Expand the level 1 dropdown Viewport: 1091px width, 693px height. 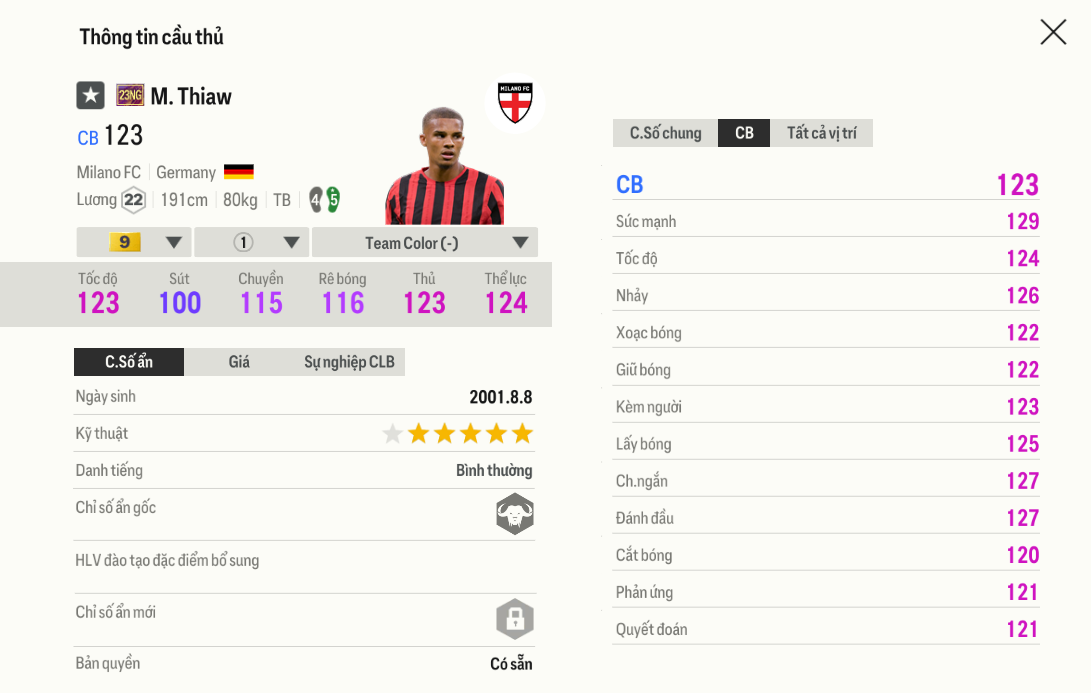click(252, 242)
